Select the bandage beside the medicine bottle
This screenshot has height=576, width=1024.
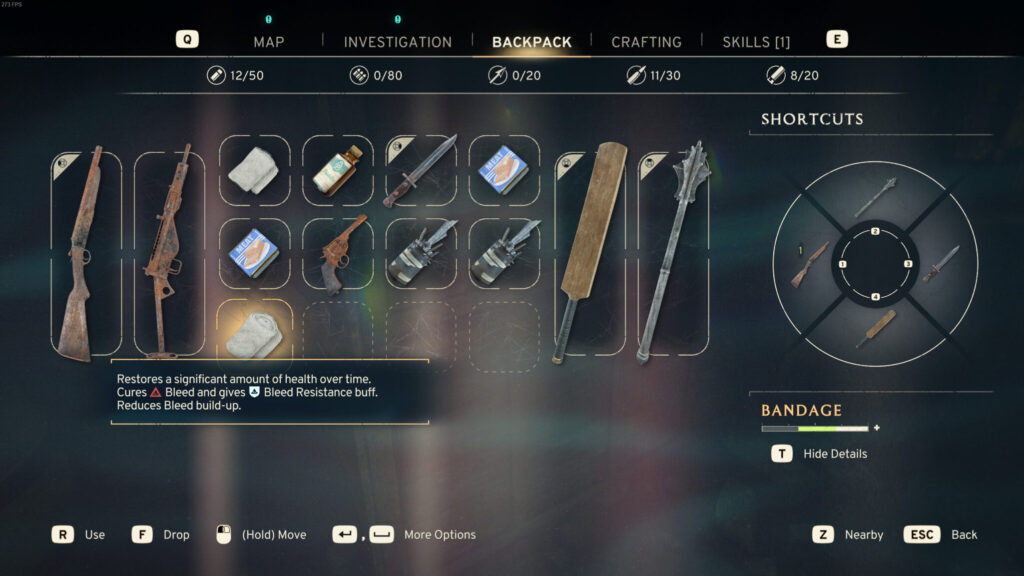click(254, 170)
